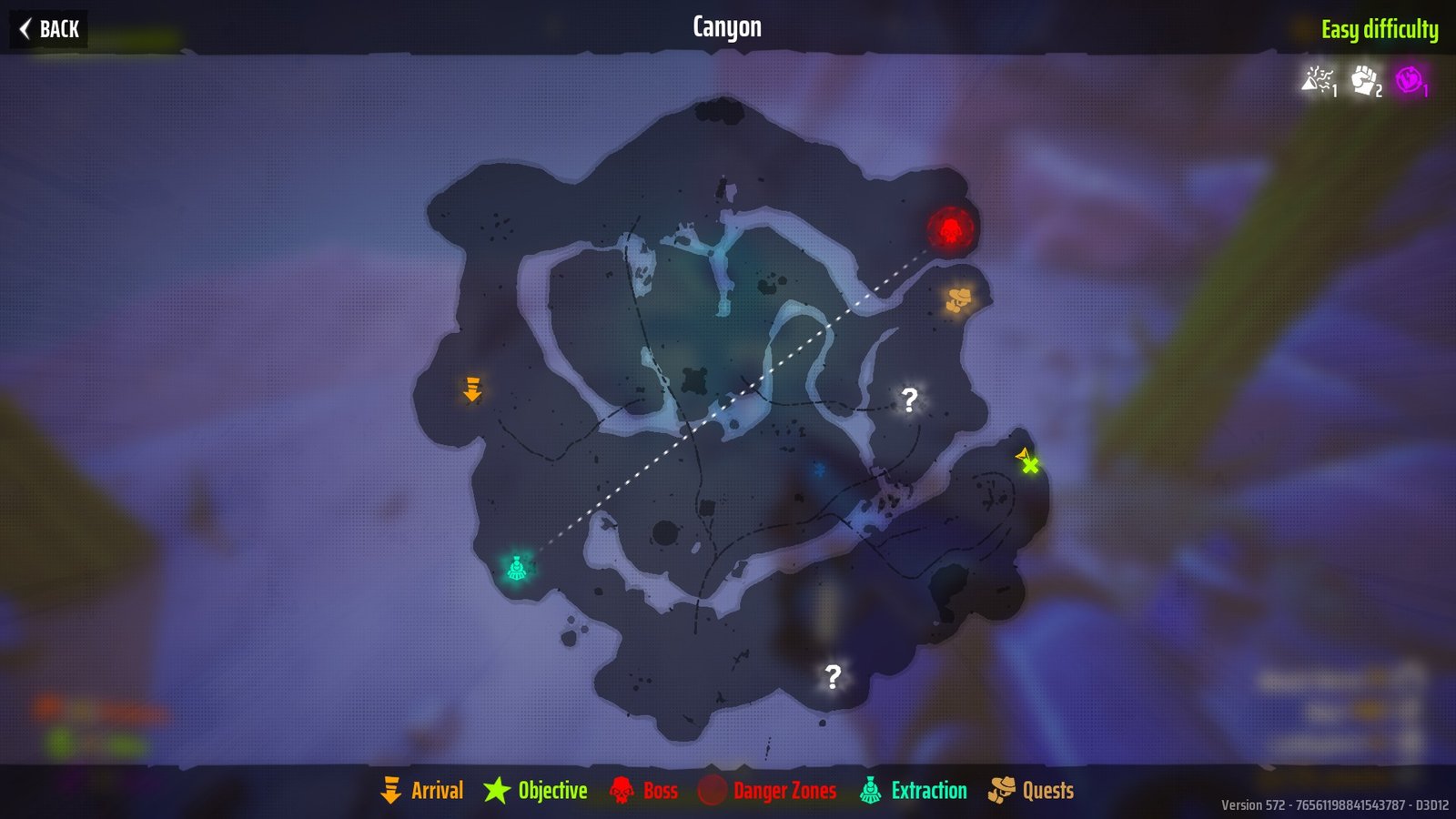Click the Arrival icon in the map legend
1456x819 pixels.
(x=391, y=790)
